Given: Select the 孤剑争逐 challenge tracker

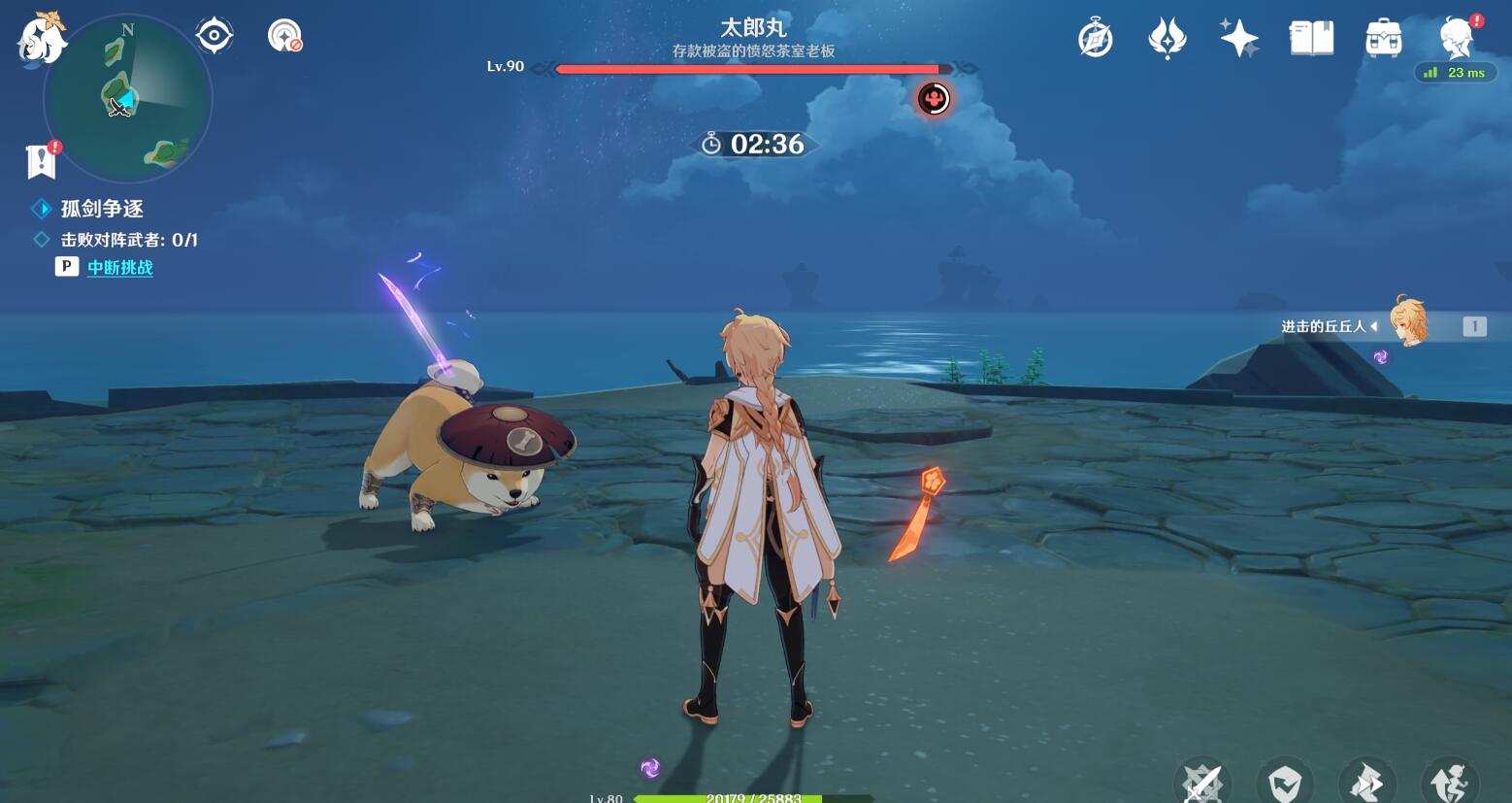Looking at the screenshot, I should 102,209.
